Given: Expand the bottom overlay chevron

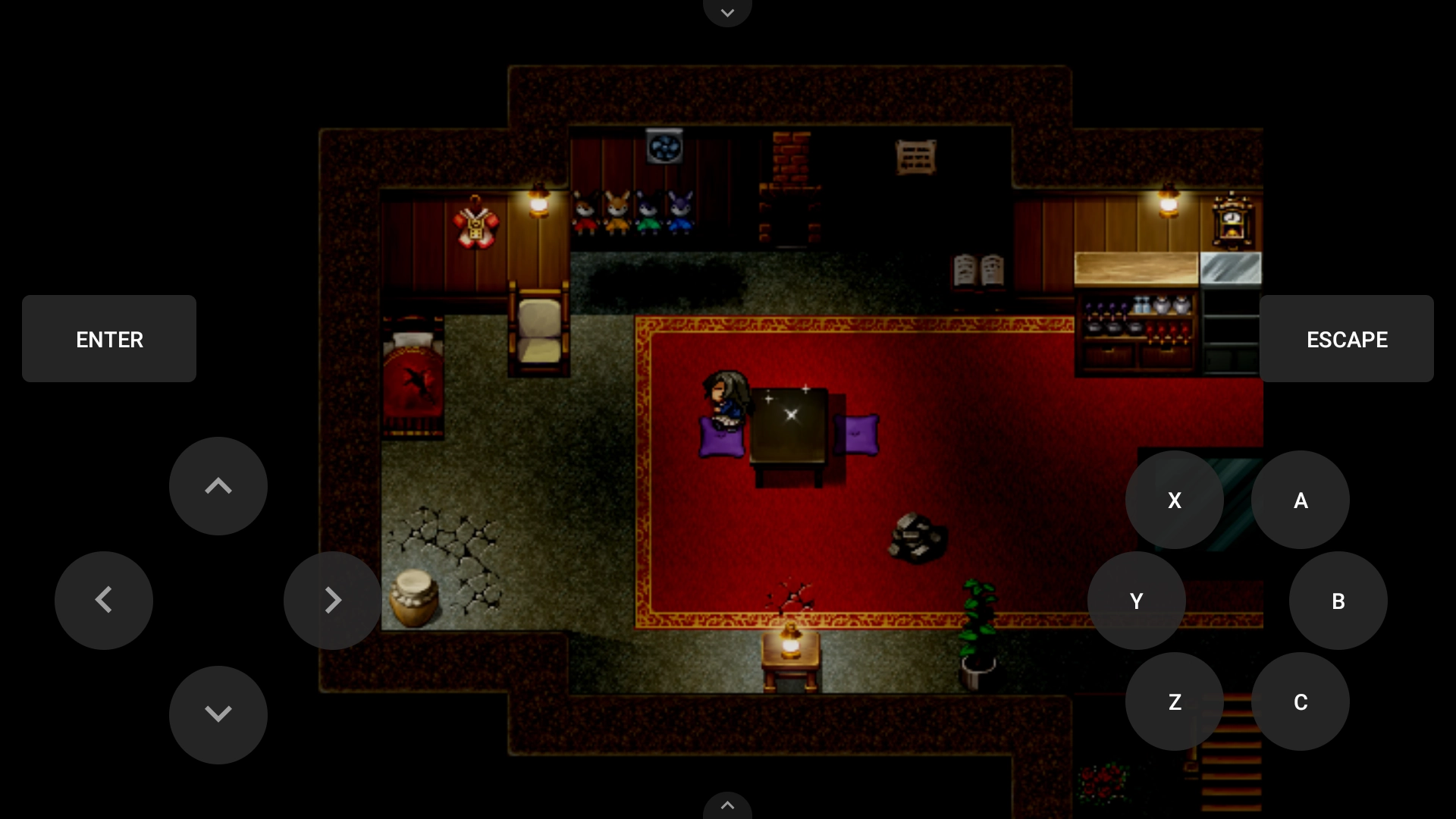Looking at the screenshot, I should tap(727, 806).
